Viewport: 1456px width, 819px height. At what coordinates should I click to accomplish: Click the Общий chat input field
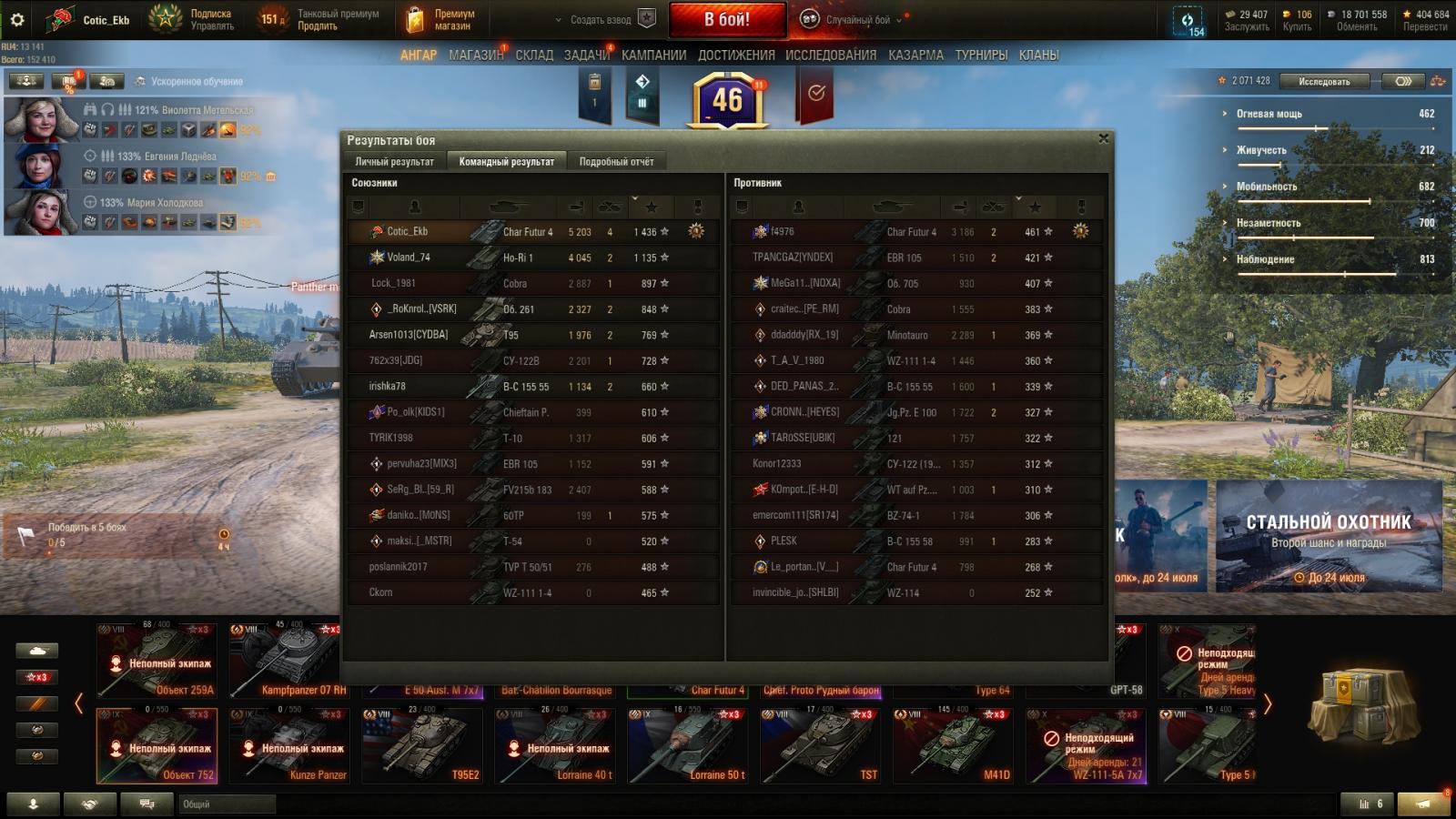(x=227, y=804)
